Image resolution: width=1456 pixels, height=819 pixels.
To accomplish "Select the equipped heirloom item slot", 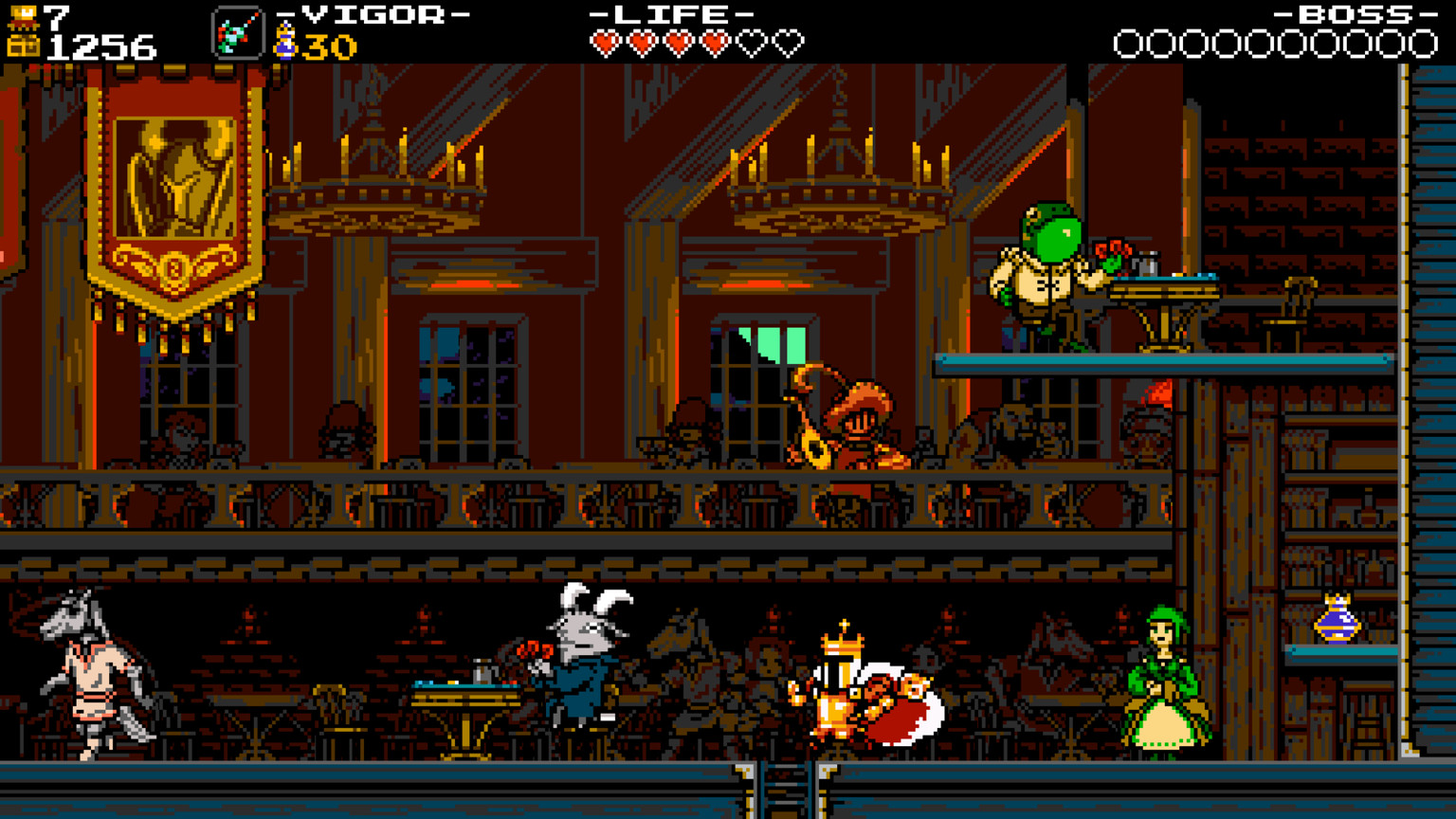I will (237, 33).
